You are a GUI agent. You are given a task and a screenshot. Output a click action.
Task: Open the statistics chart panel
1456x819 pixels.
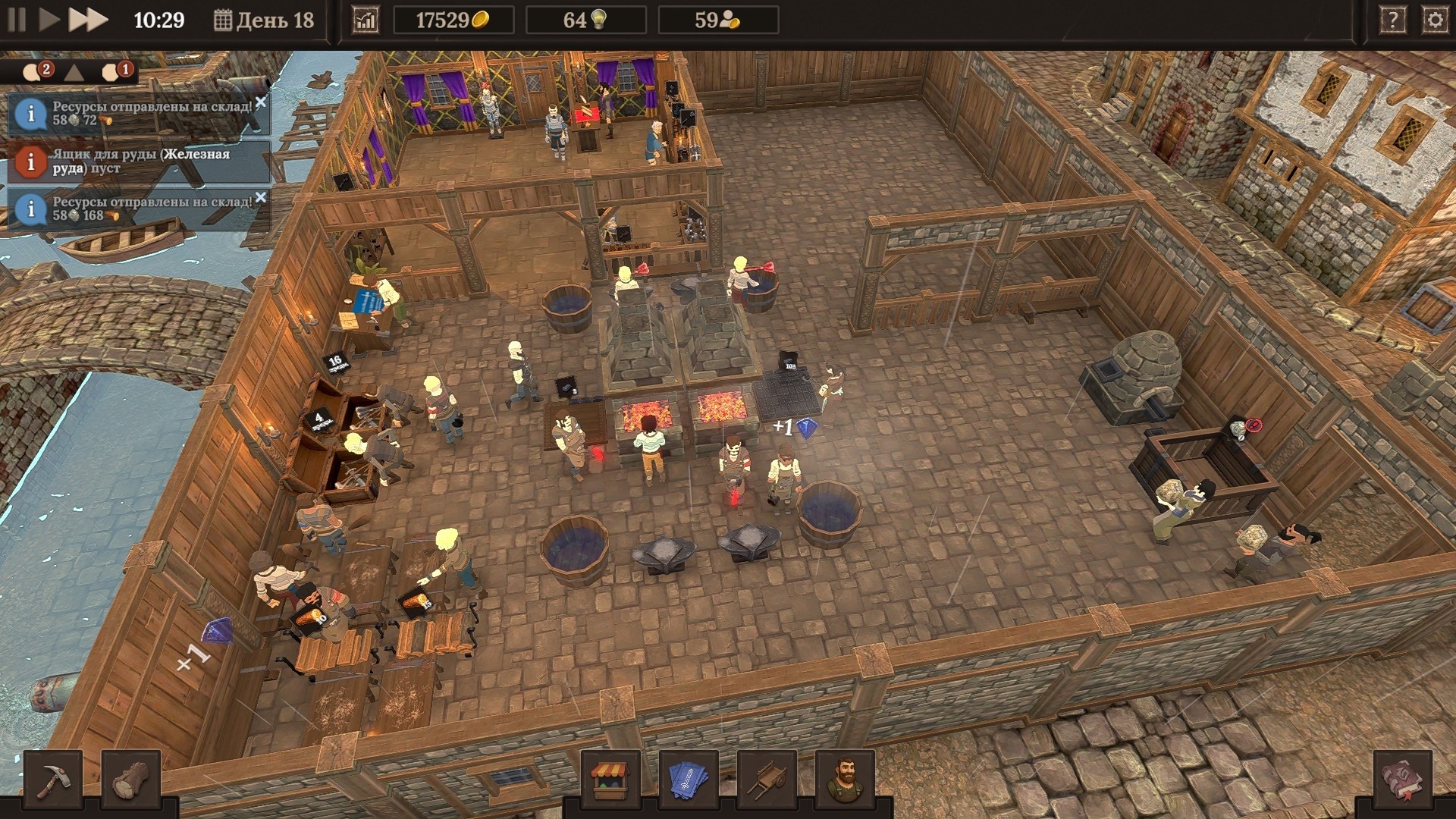pyautogui.click(x=366, y=20)
